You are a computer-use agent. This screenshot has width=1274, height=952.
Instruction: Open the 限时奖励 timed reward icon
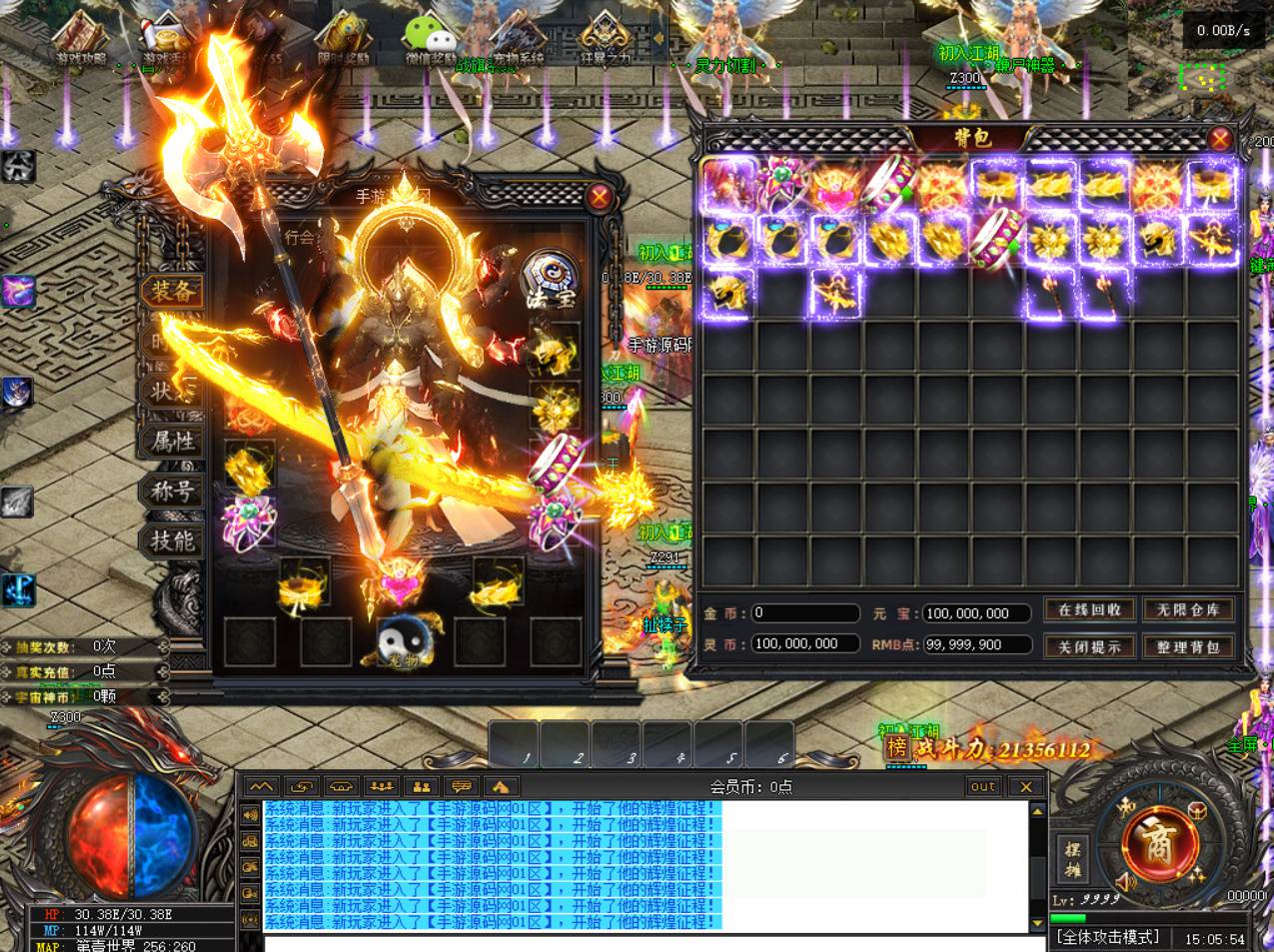pyautogui.click(x=343, y=38)
